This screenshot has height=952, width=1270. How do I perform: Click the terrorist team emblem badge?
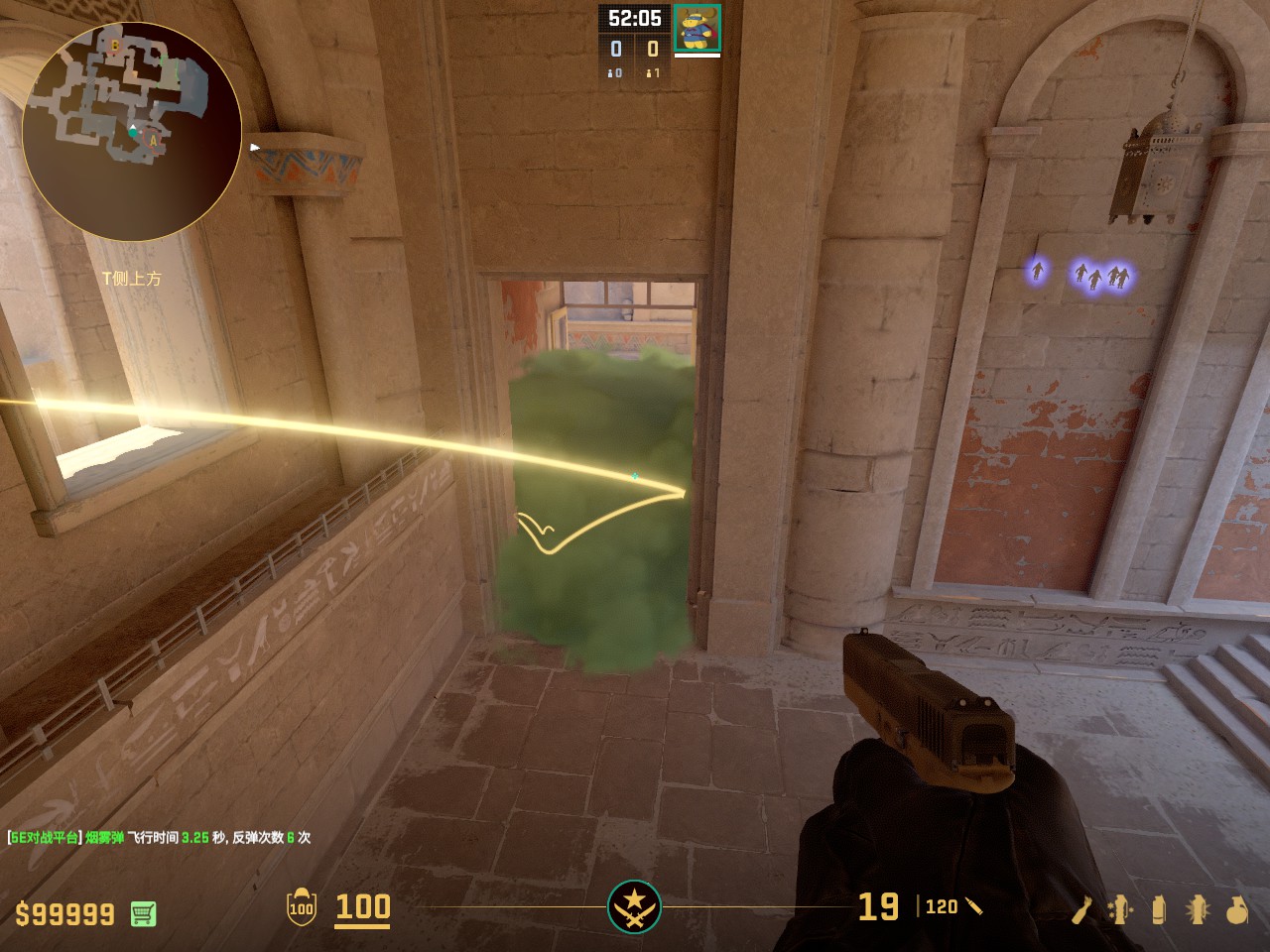point(634,906)
